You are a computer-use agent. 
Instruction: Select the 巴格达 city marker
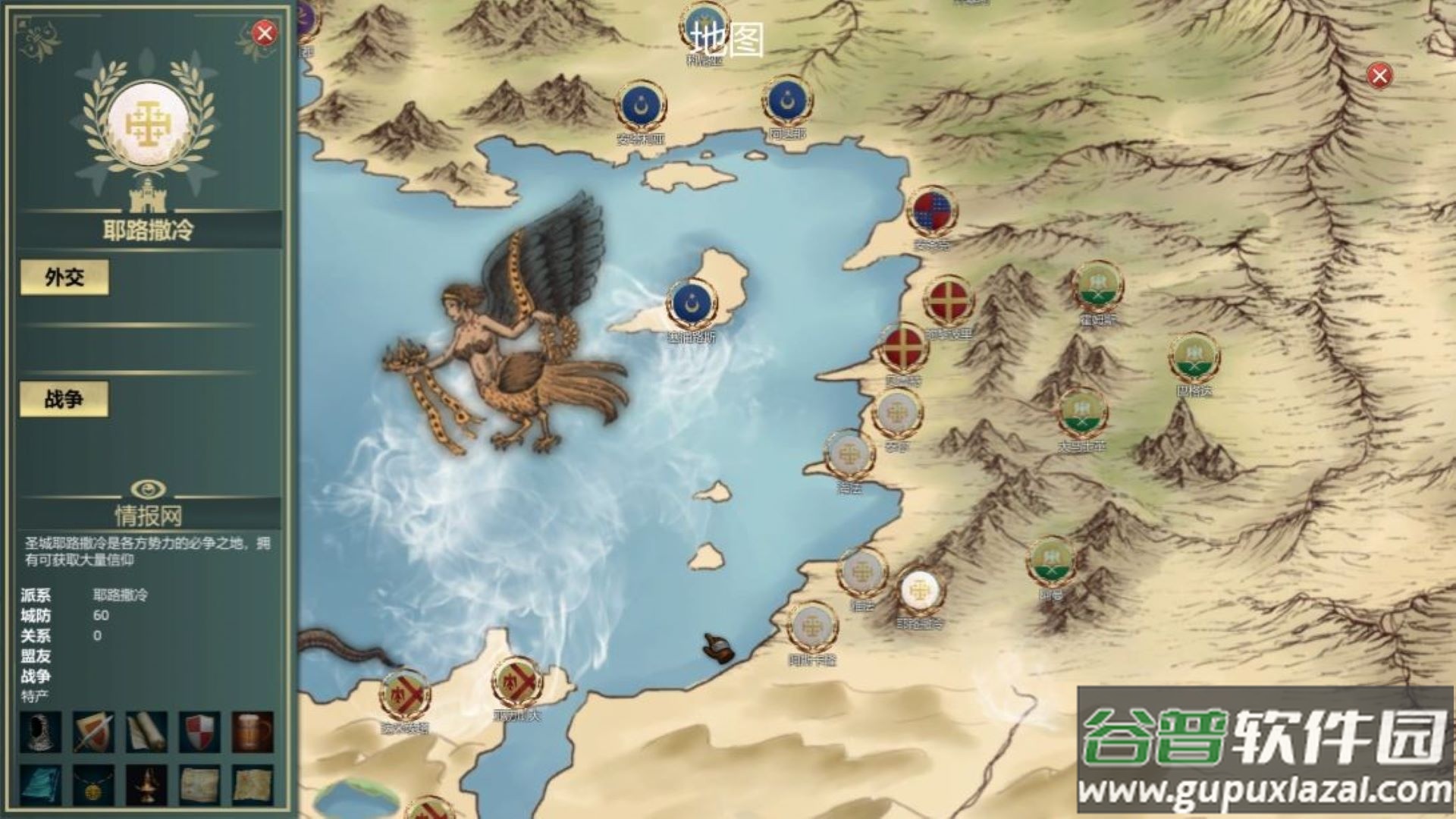pyautogui.click(x=1194, y=358)
